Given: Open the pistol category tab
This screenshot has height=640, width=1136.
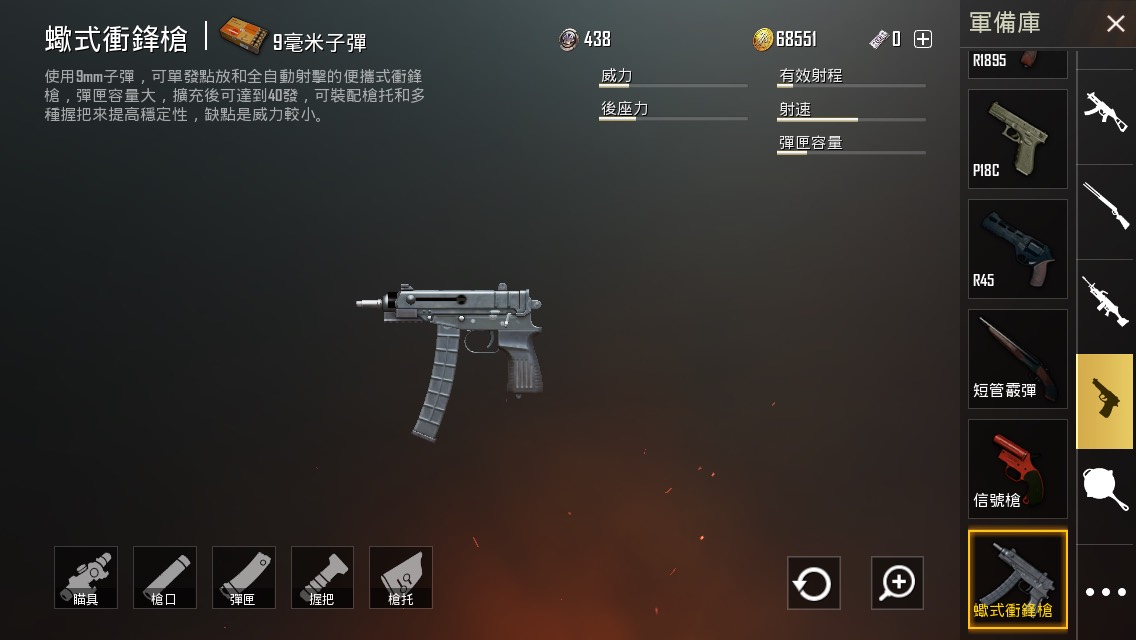Looking at the screenshot, I should point(1105,400).
